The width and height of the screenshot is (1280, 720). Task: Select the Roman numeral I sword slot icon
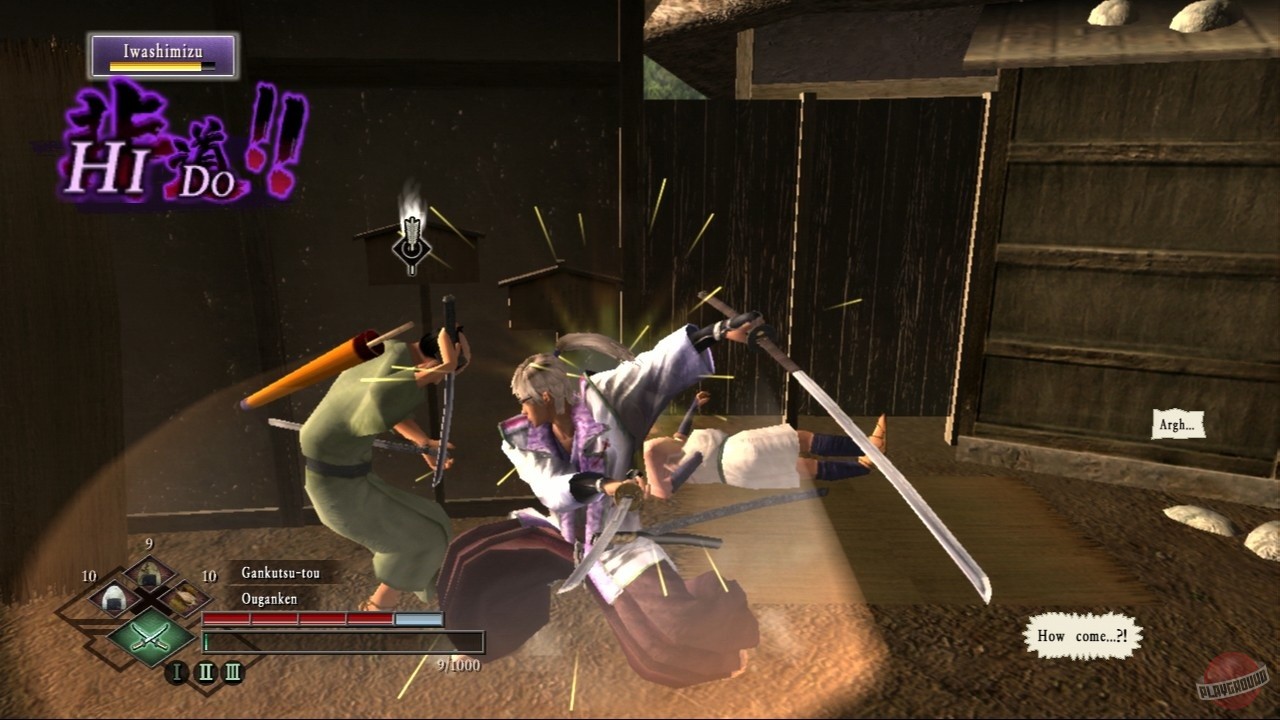tap(176, 671)
